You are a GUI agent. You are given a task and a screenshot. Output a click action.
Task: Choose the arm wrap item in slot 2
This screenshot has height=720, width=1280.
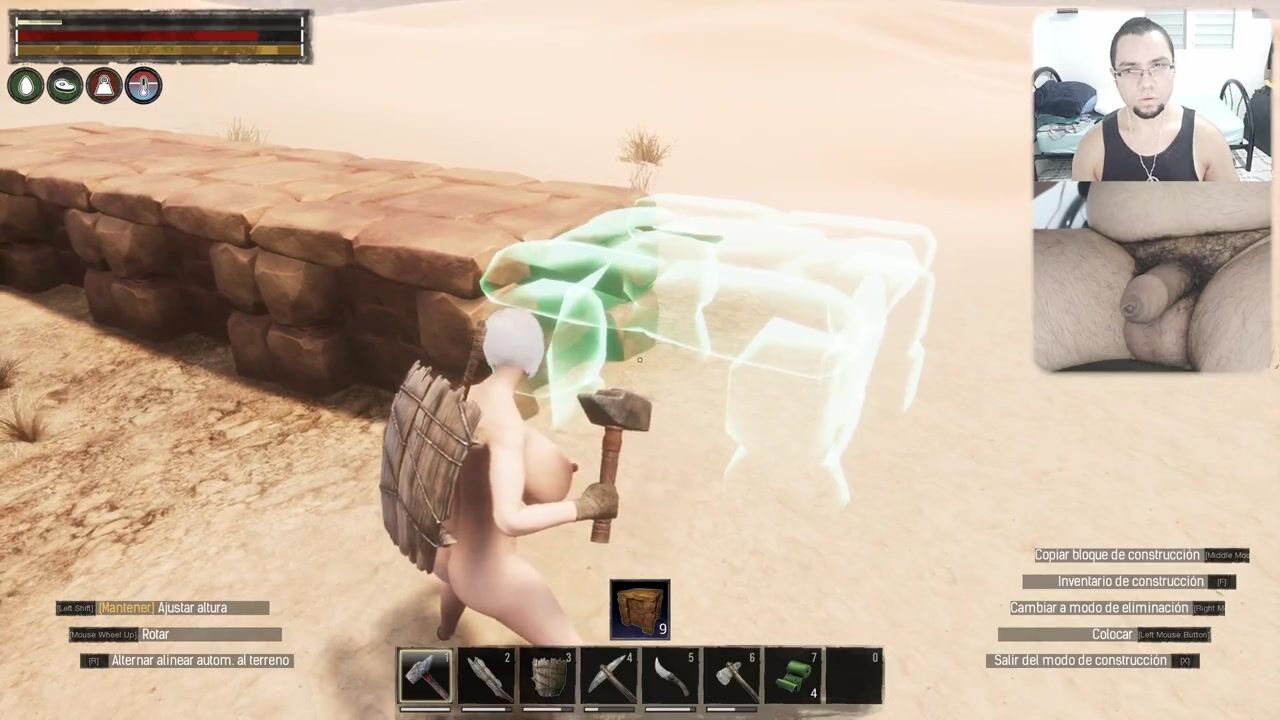[487, 677]
